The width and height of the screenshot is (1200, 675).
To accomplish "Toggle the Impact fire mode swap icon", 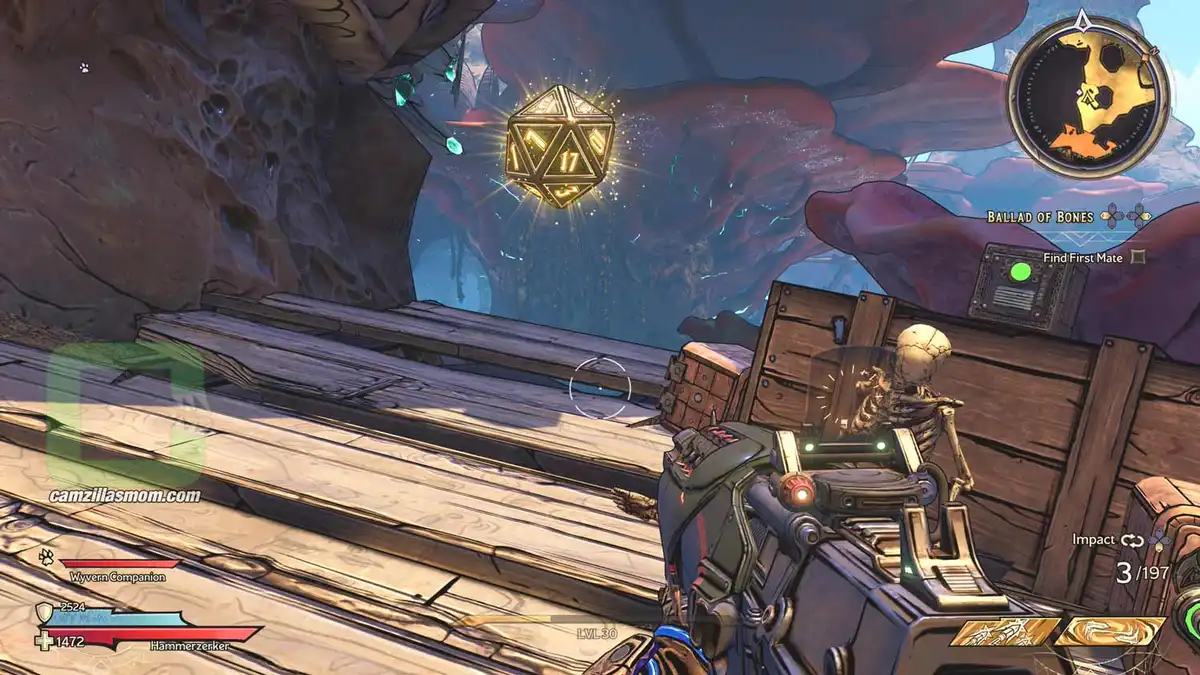I will click(x=1131, y=540).
